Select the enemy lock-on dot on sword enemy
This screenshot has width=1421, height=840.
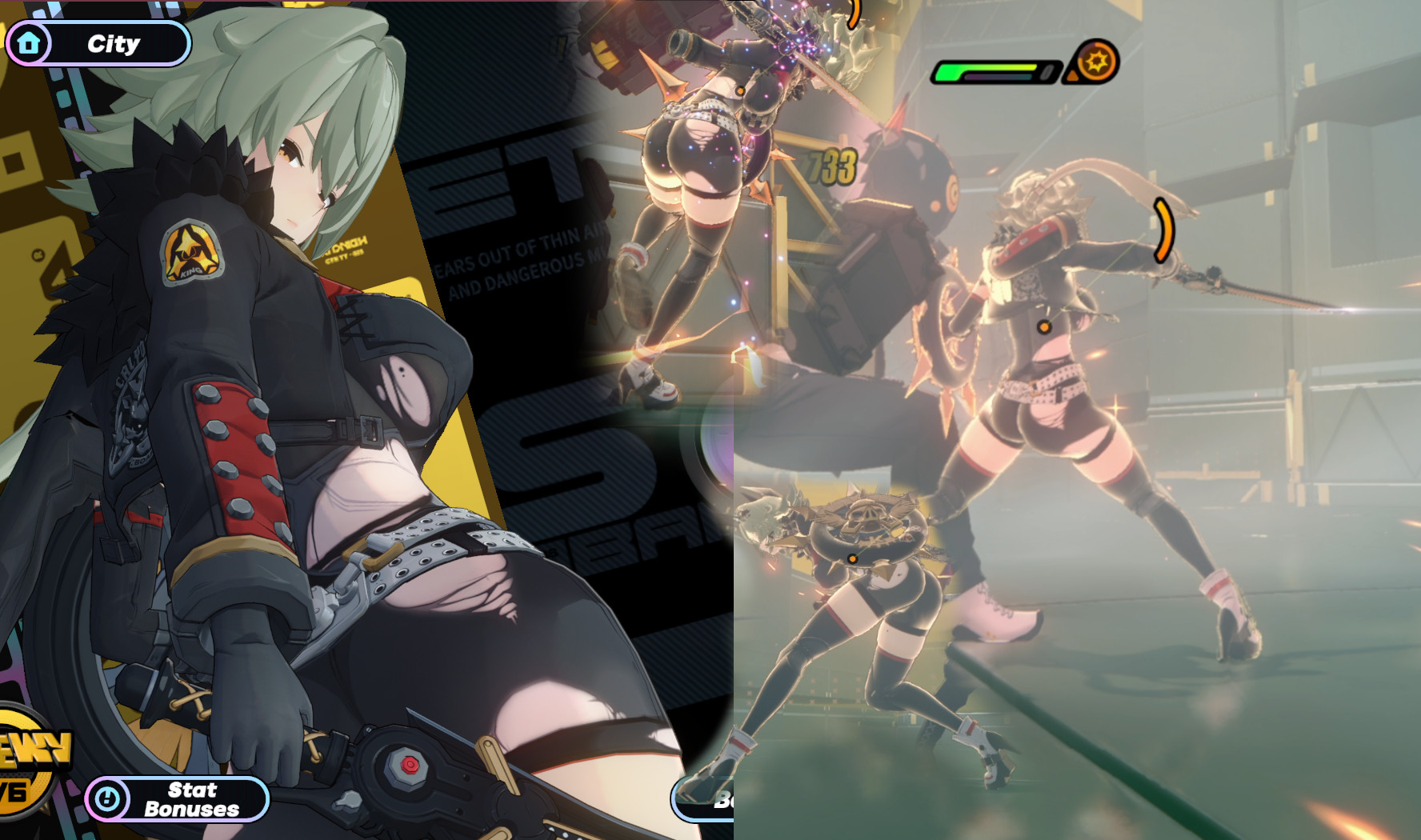tap(1043, 326)
